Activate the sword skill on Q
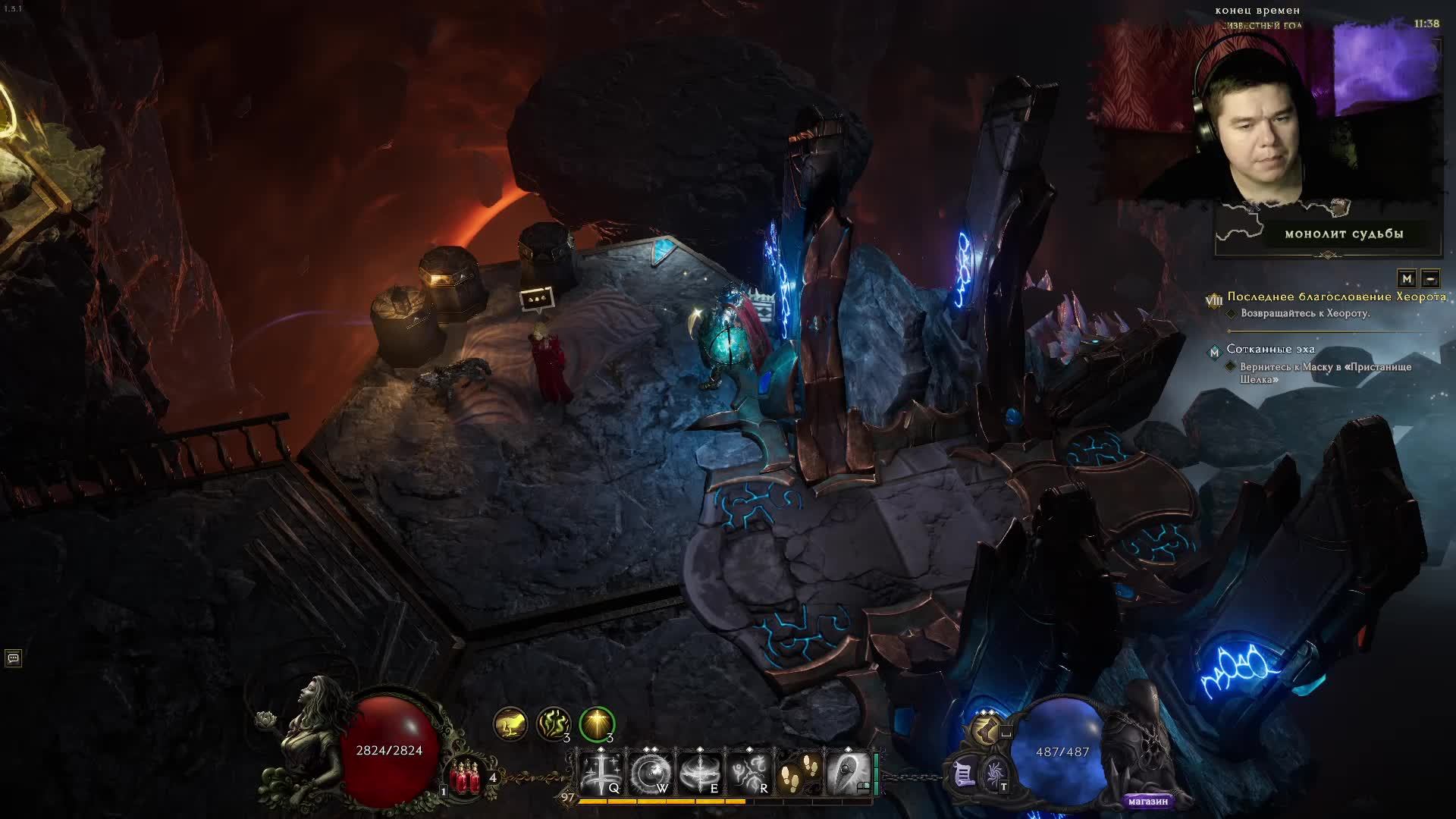The width and height of the screenshot is (1456, 819). click(601, 772)
